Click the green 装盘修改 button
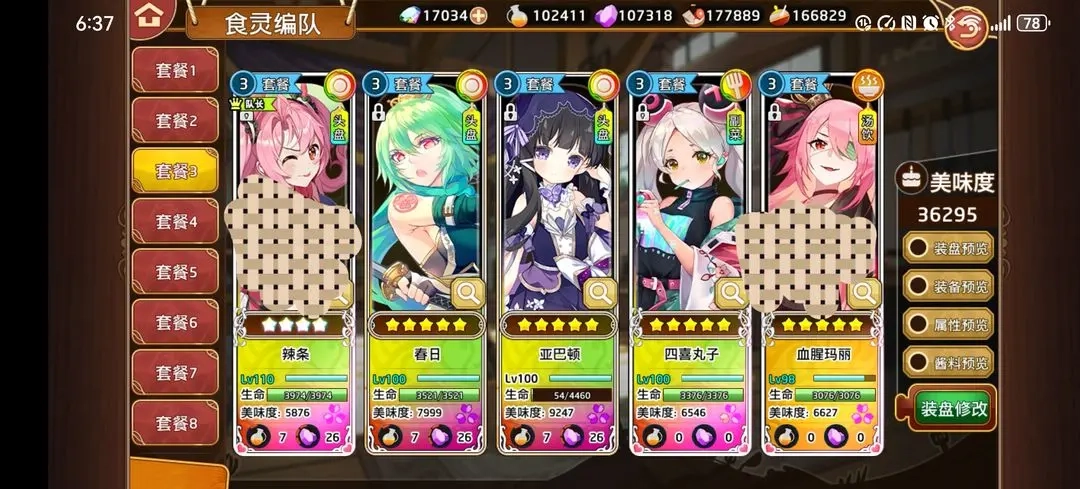The image size is (1080, 489). point(954,408)
